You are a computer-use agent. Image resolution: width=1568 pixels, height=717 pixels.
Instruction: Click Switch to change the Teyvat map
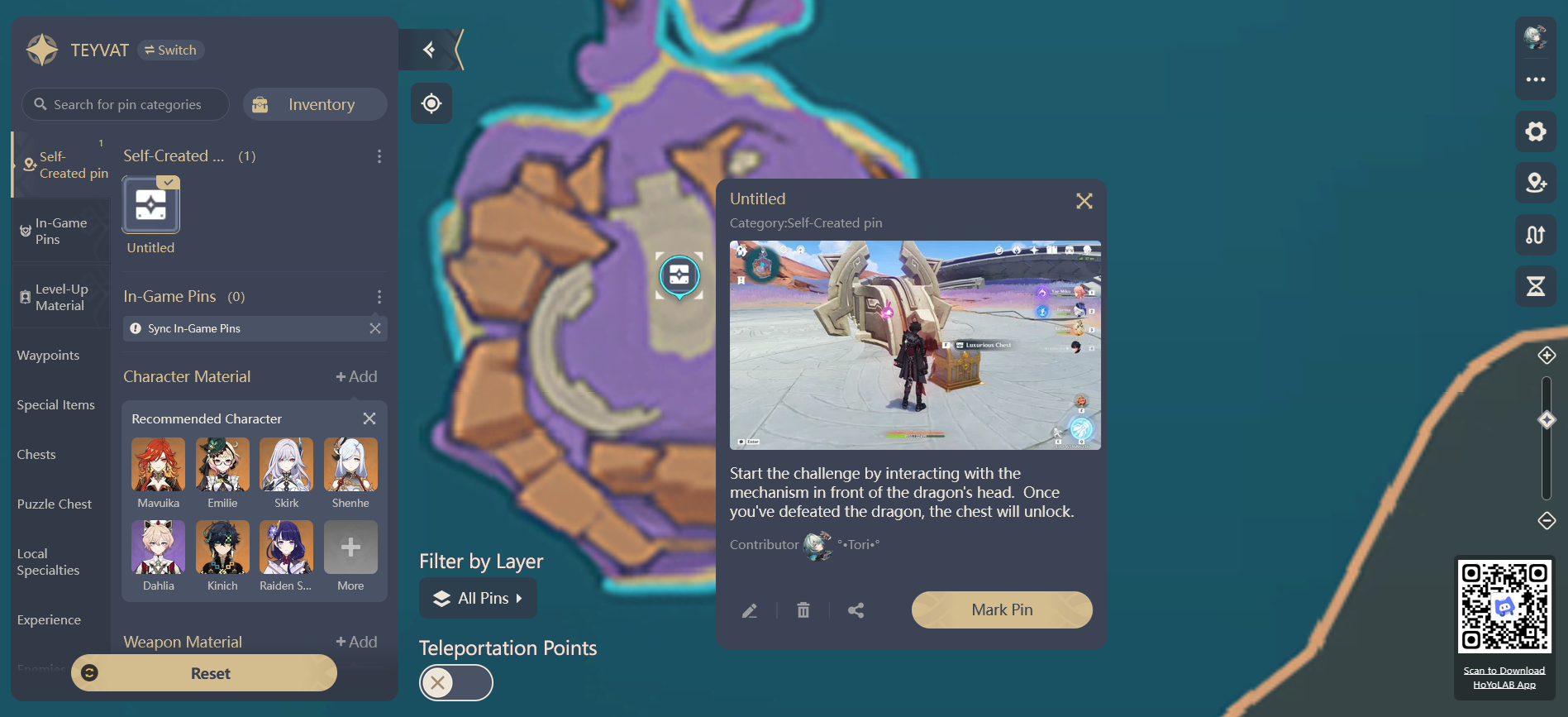170,50
